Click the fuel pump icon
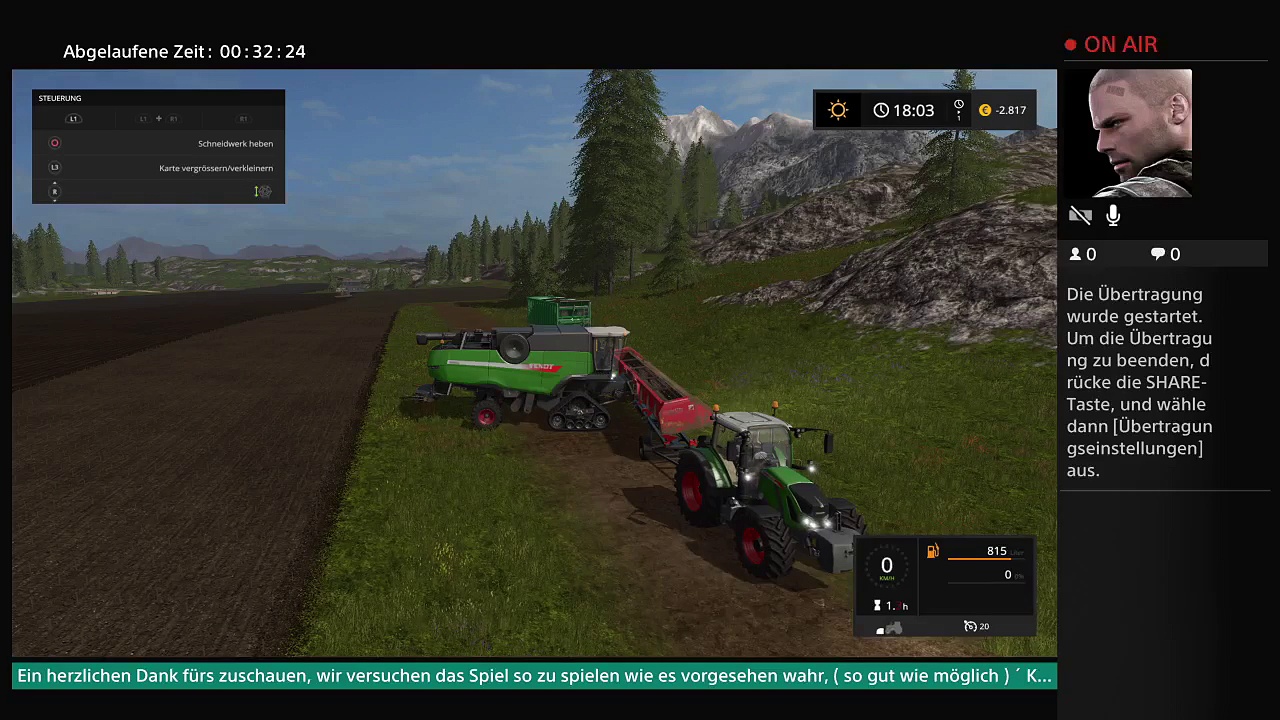The width and height of the screenshot is (1280, 720). (933, 551)
